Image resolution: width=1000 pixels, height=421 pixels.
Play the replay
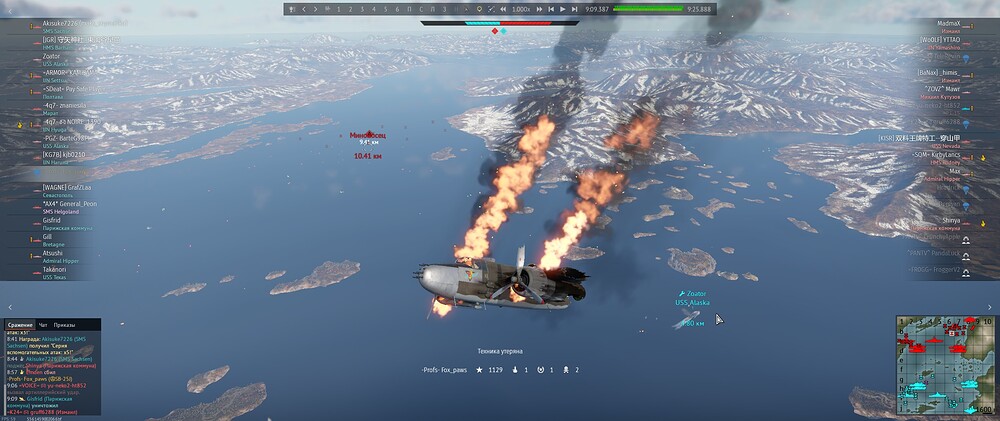(564, 9)
